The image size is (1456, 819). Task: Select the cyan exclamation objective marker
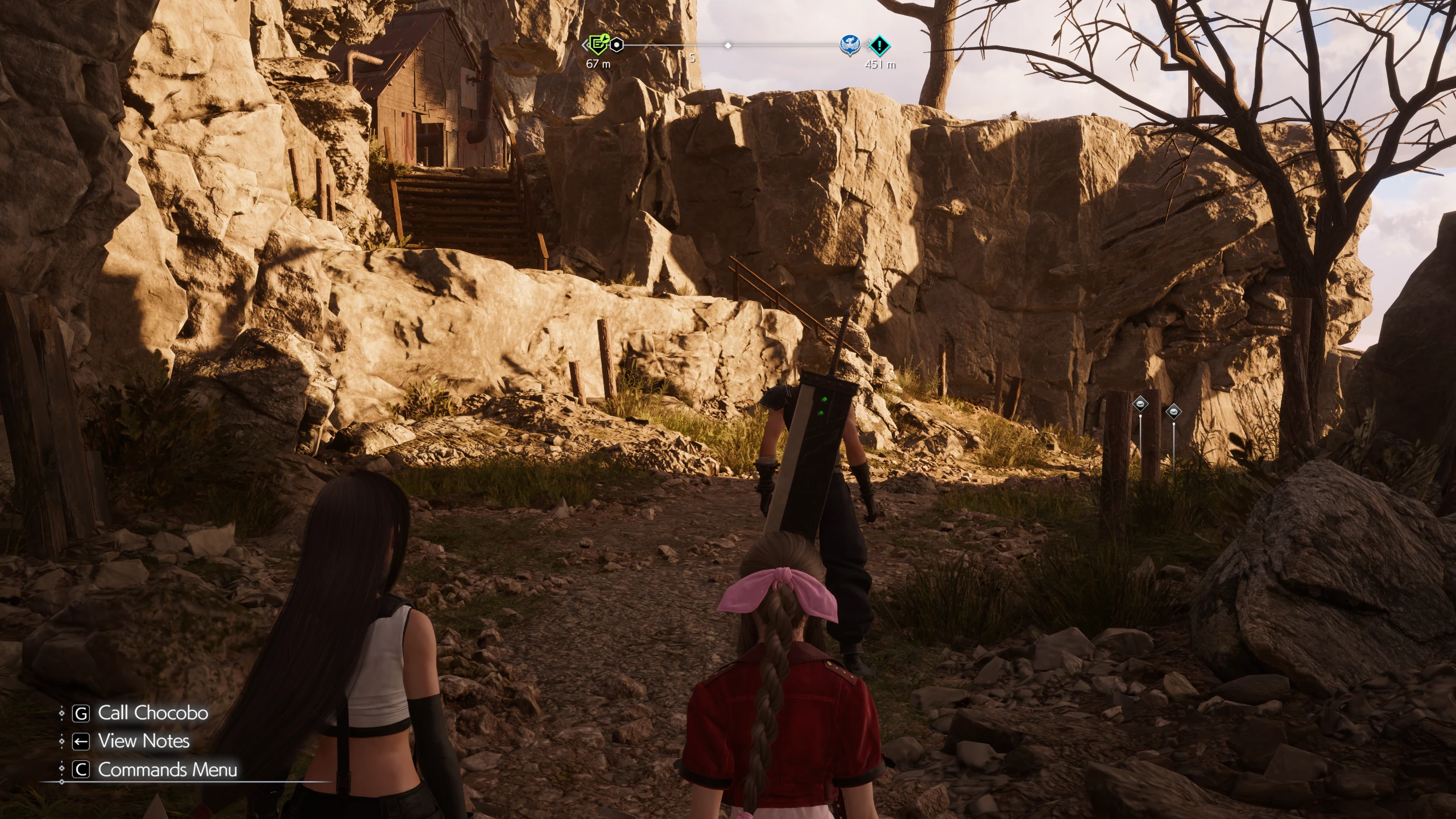[880, 44]
